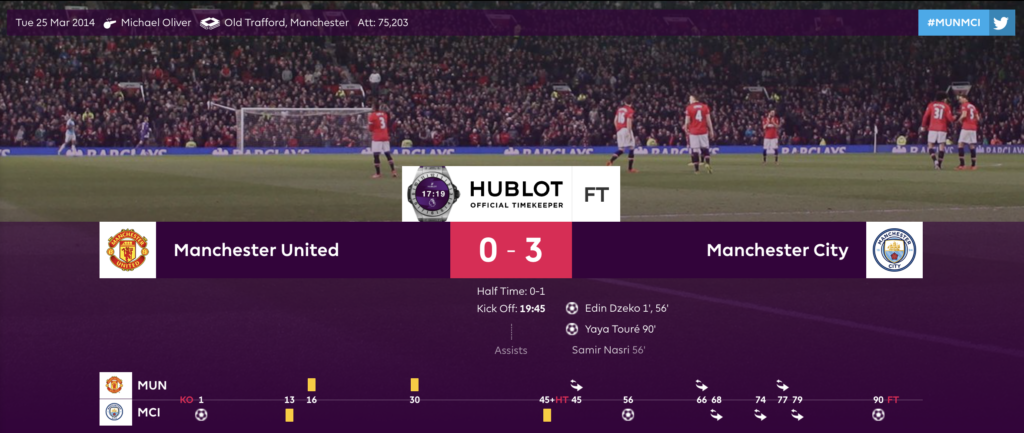Click the MCI badge on the timeline
The image size is (1024, 433).
pos(115,410)
